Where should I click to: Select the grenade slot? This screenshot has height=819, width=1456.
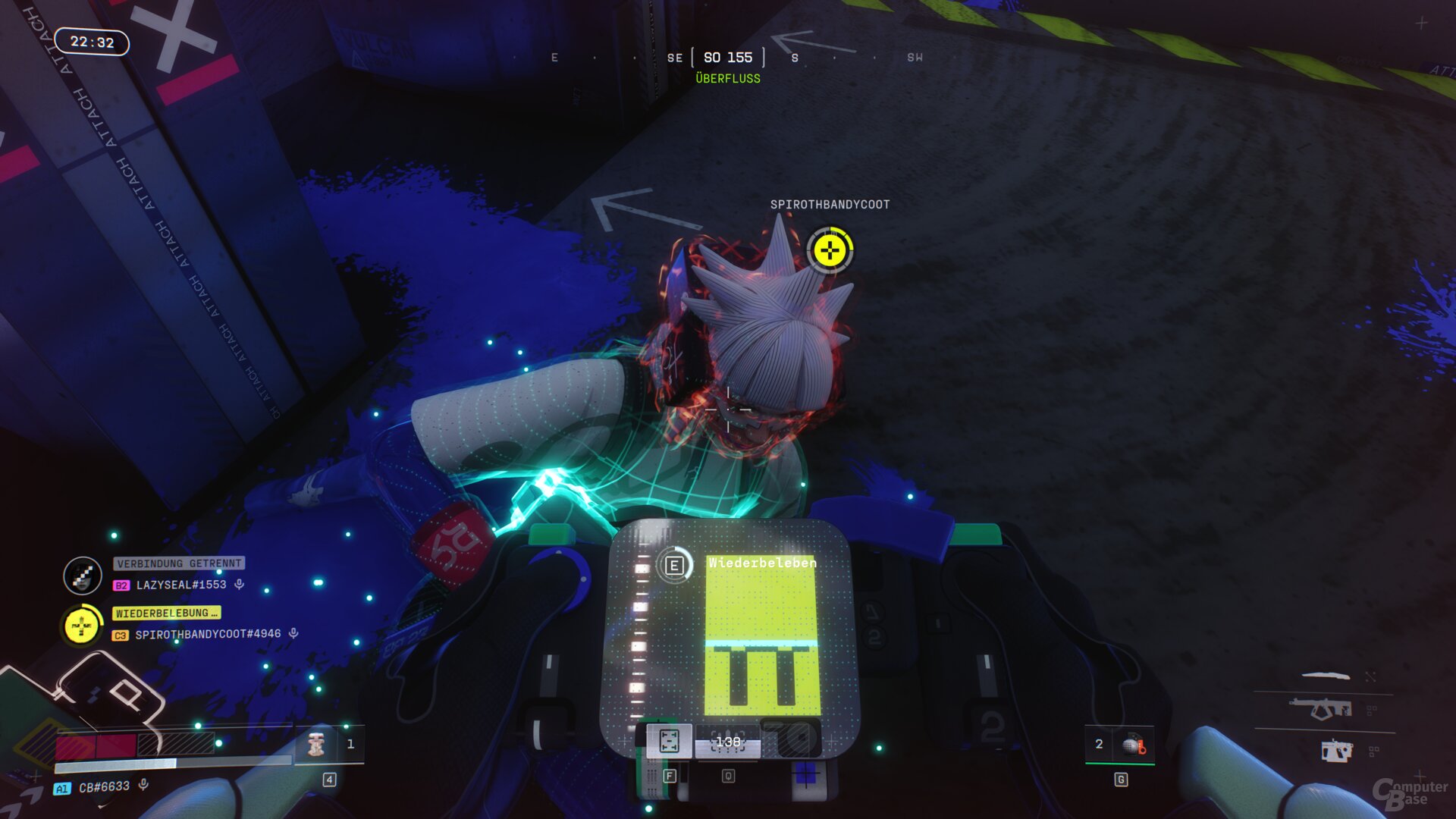click(x=1132, y=745)
